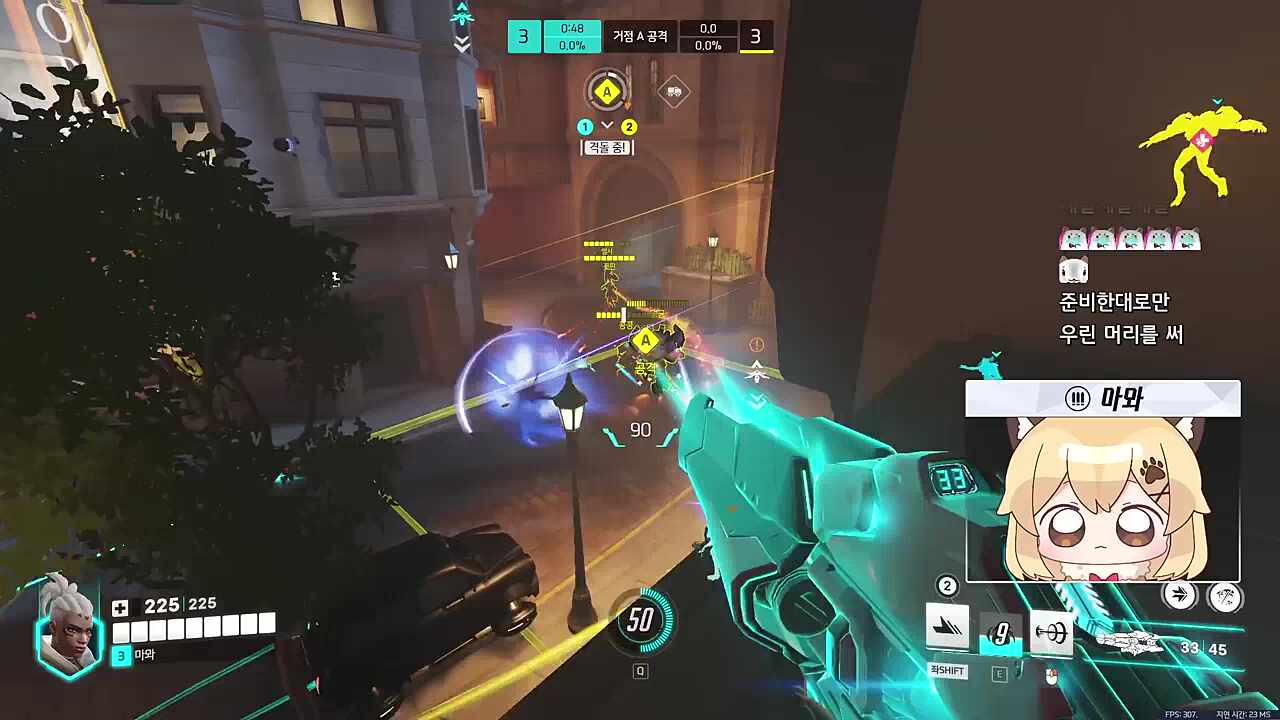Click the yellow objective A diamond marker
The image size is (1280, 720).
(x=607, y=91)
